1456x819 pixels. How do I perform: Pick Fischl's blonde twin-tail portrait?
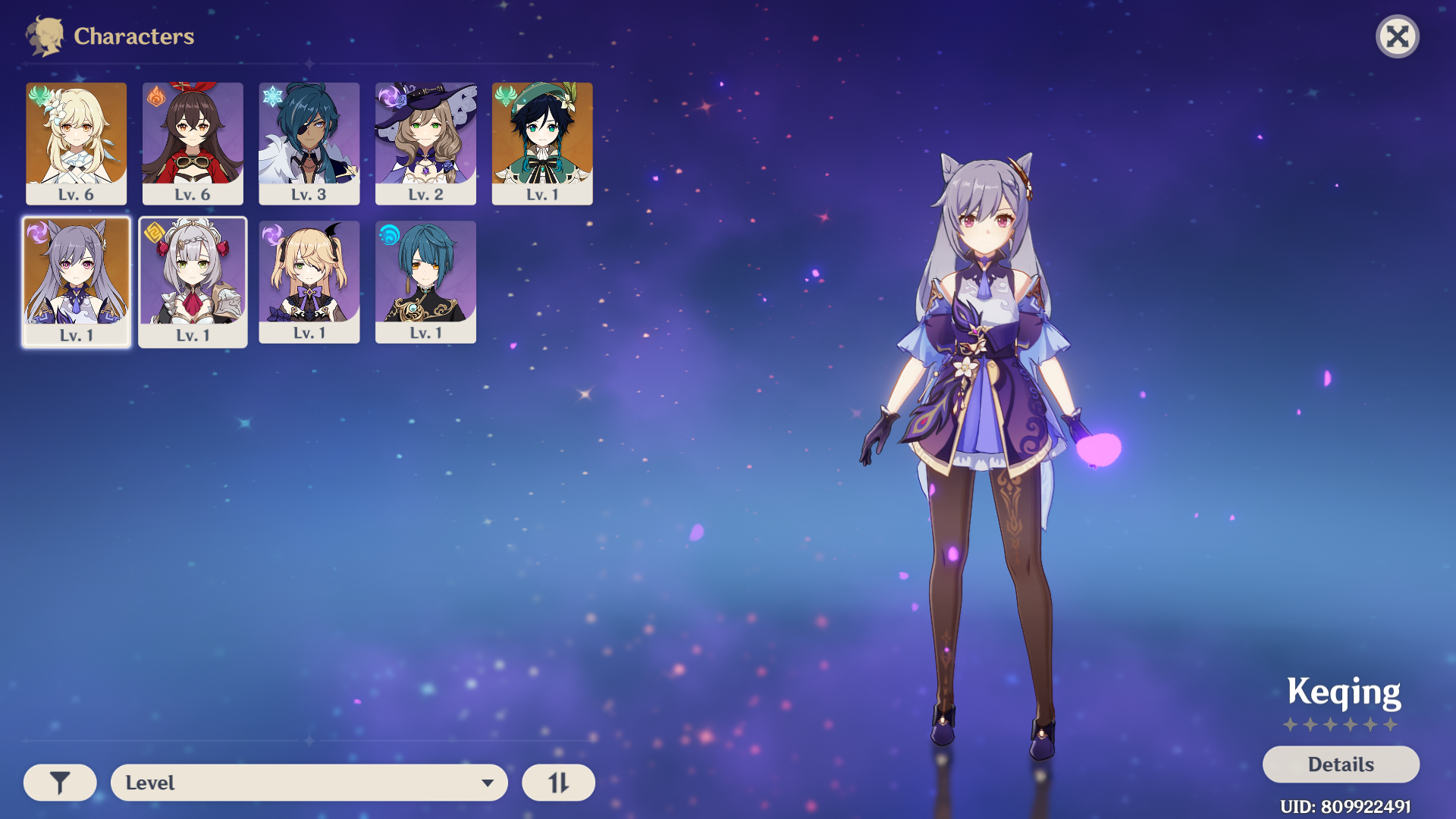(x=309, y=281)
